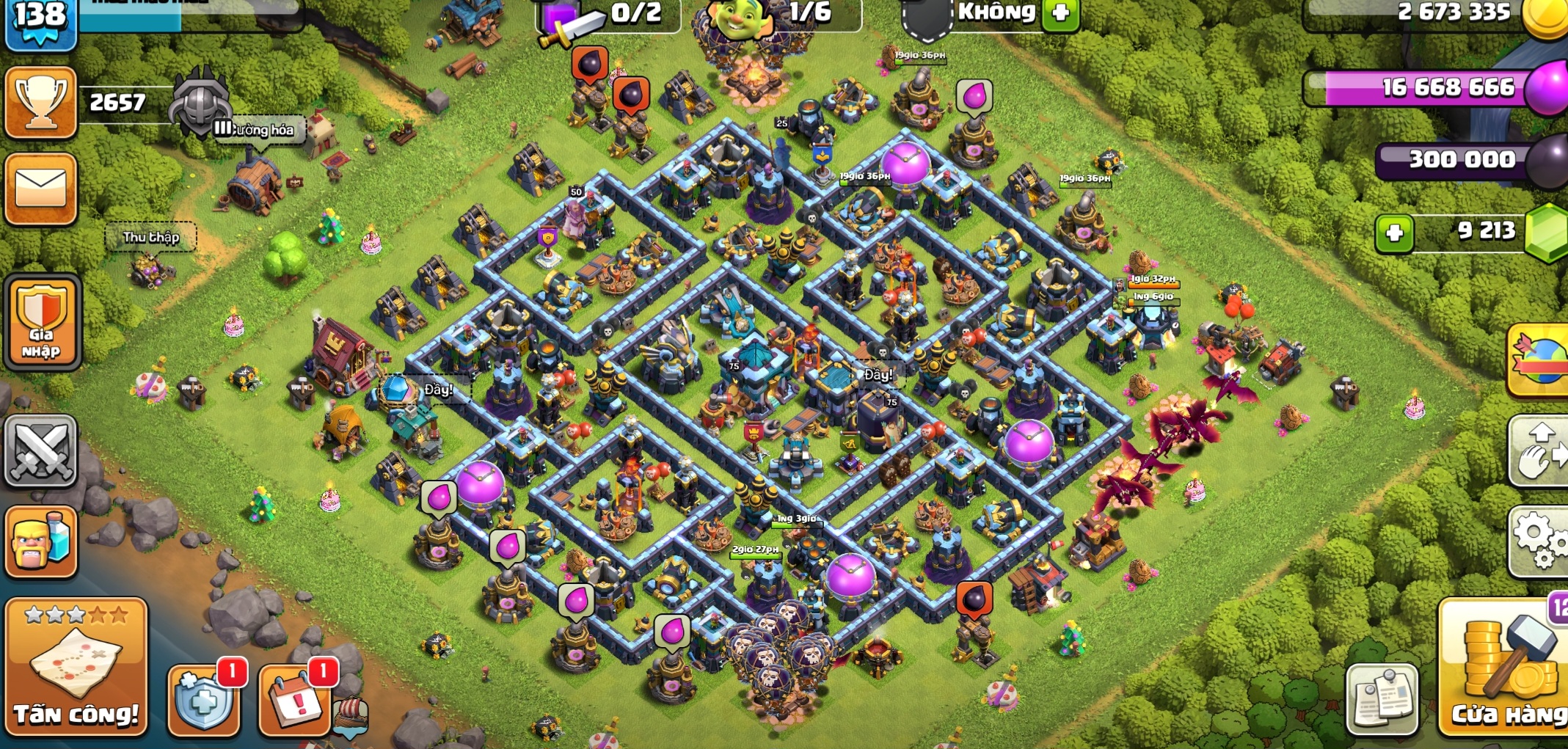Open the trophy league rankings
Screen dimensions: 1568x749
tap(41, 103)
